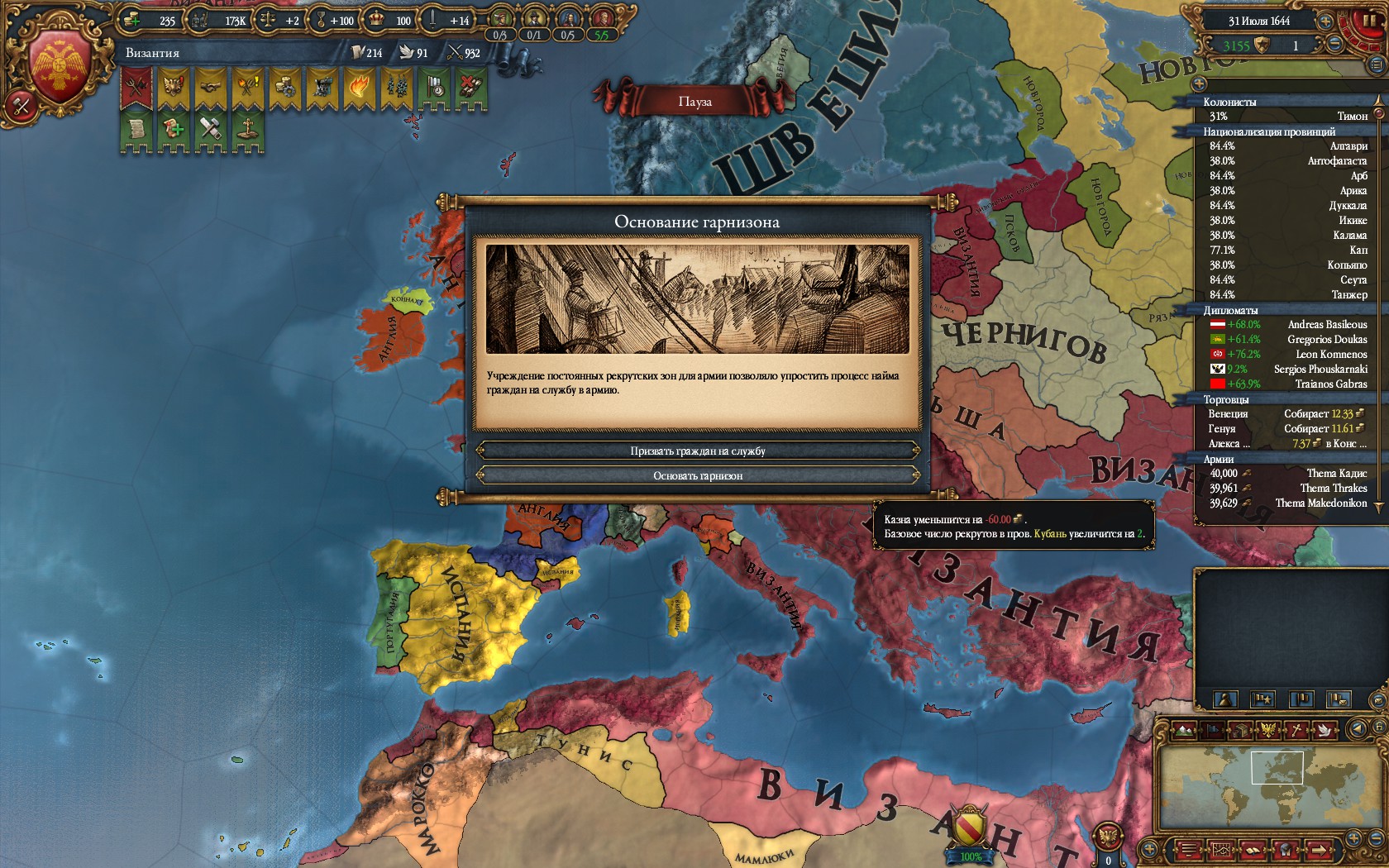This screenshot has height=868, width=1389.
Task: Open the production hammer button below shield
Action: coord(21,105)
